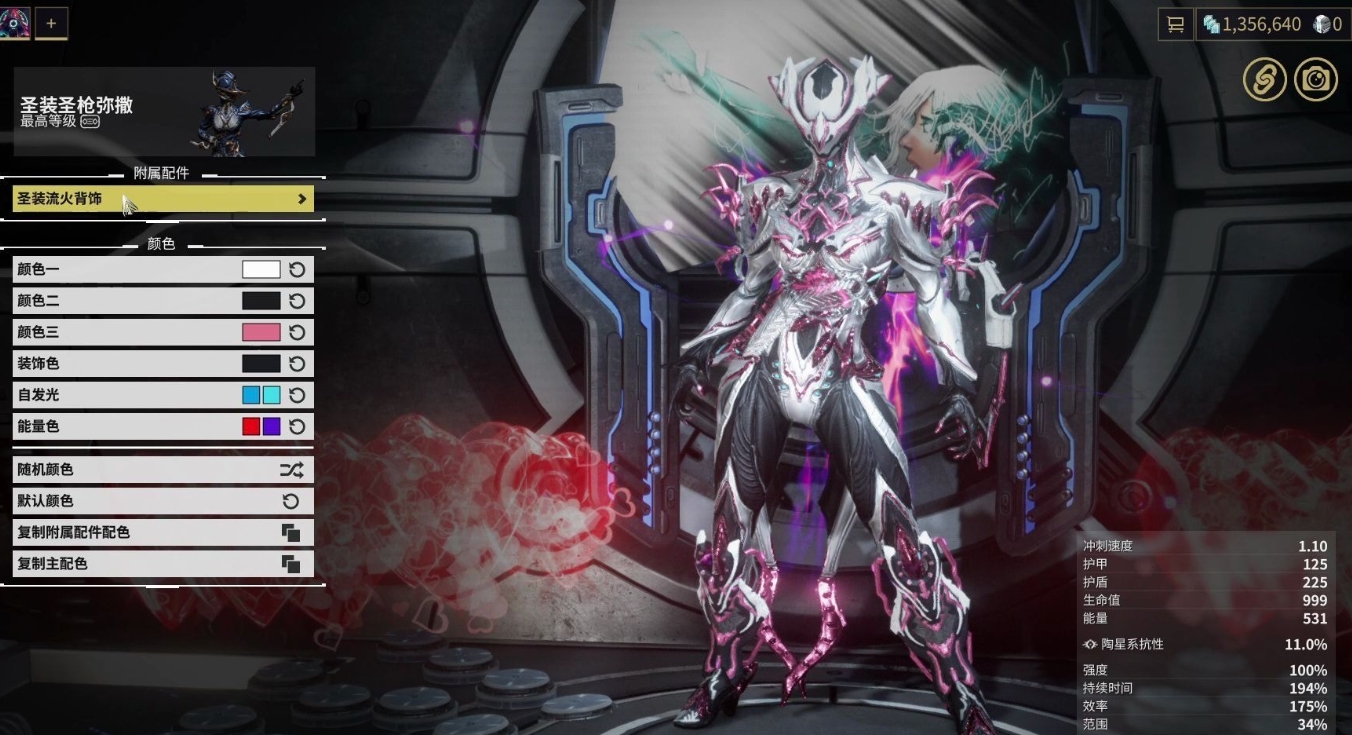This screenshot has height=735, width=1352.
Task: Click the copy icon beside 复制主配色
Action: [x=292, y=563]
